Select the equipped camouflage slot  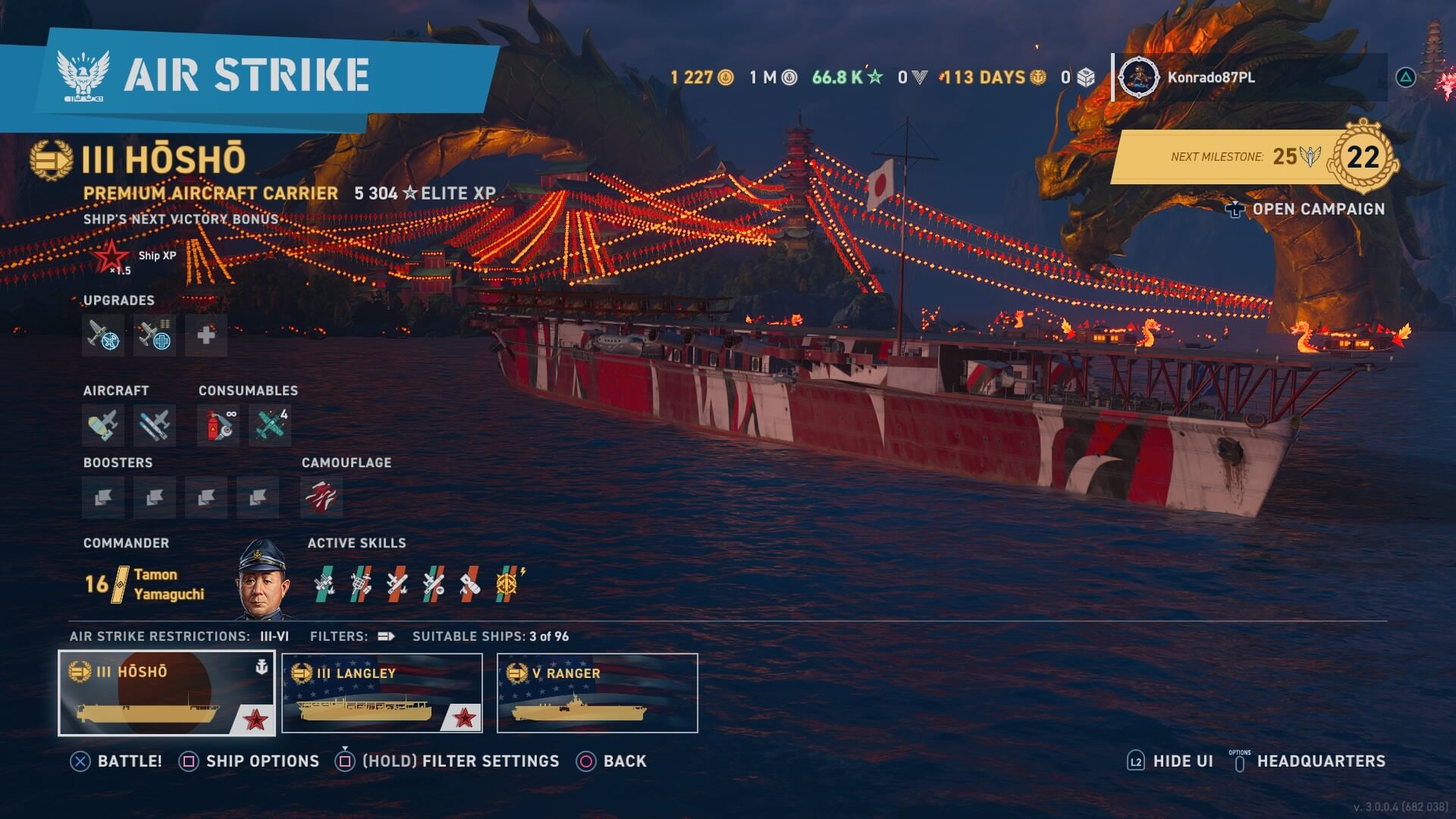click(322, 497)
